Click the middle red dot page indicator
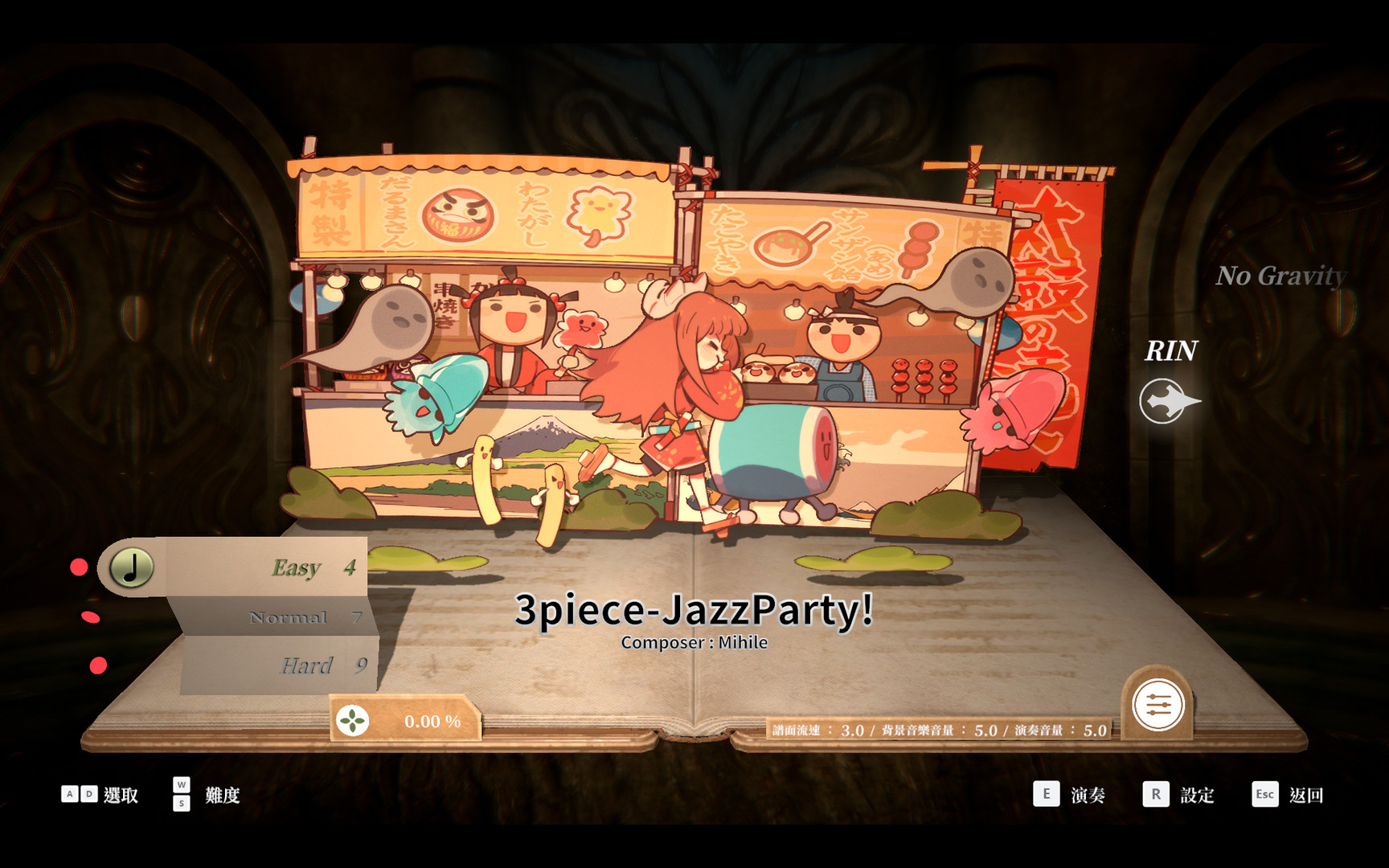This screenshot has width=1389, height=868. click(x=91, y=617)
